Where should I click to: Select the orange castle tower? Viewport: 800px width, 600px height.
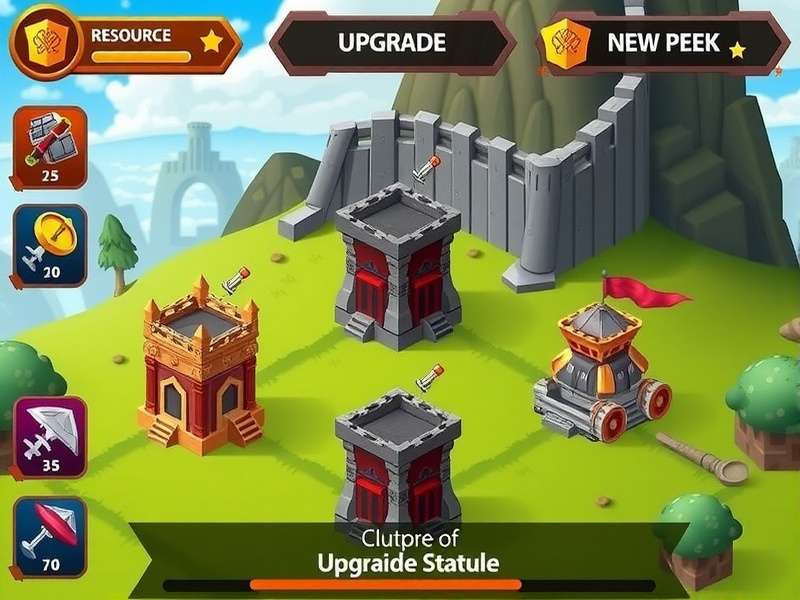[201, 365]
